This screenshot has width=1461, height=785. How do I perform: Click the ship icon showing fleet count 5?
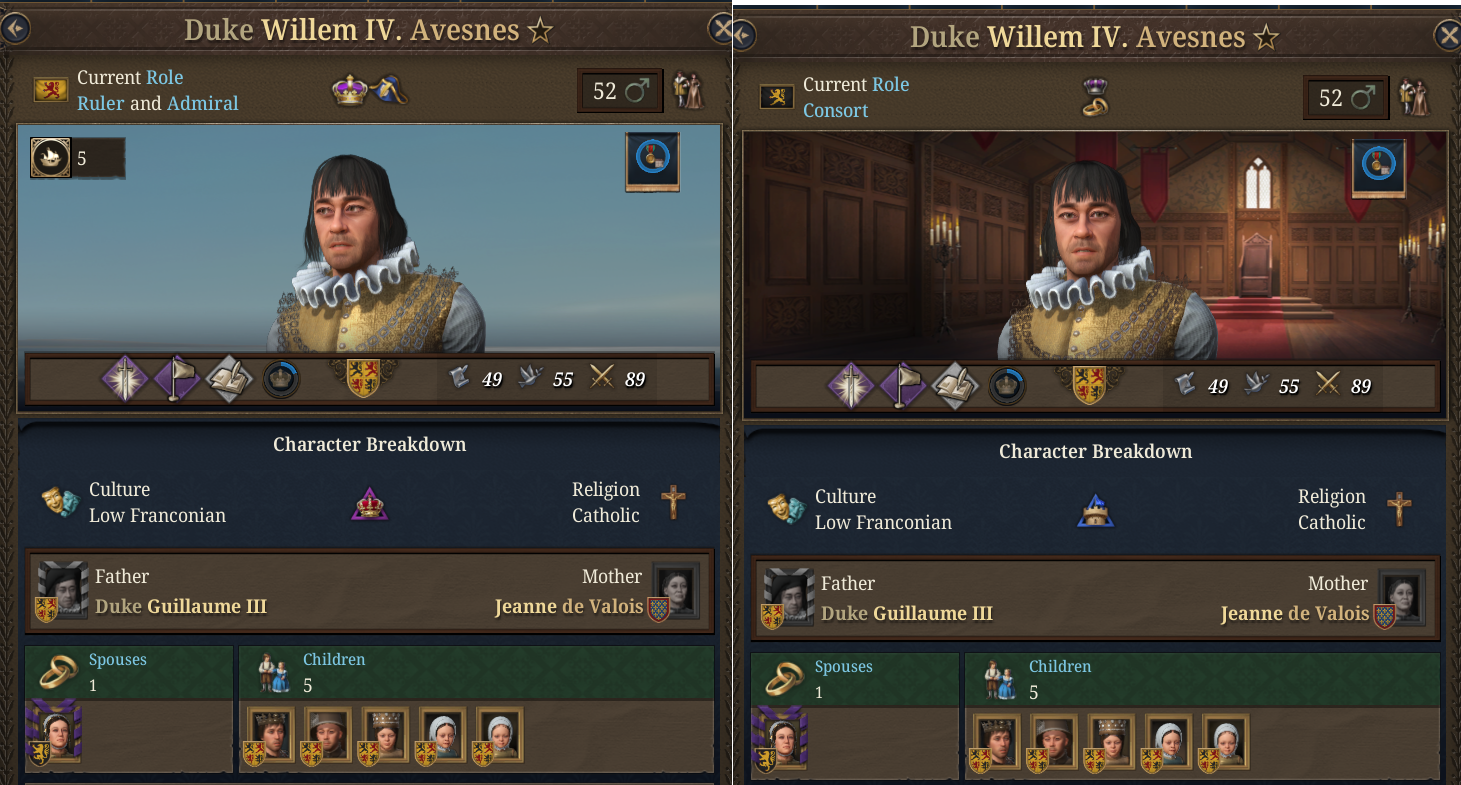click(x=50, y=157)
